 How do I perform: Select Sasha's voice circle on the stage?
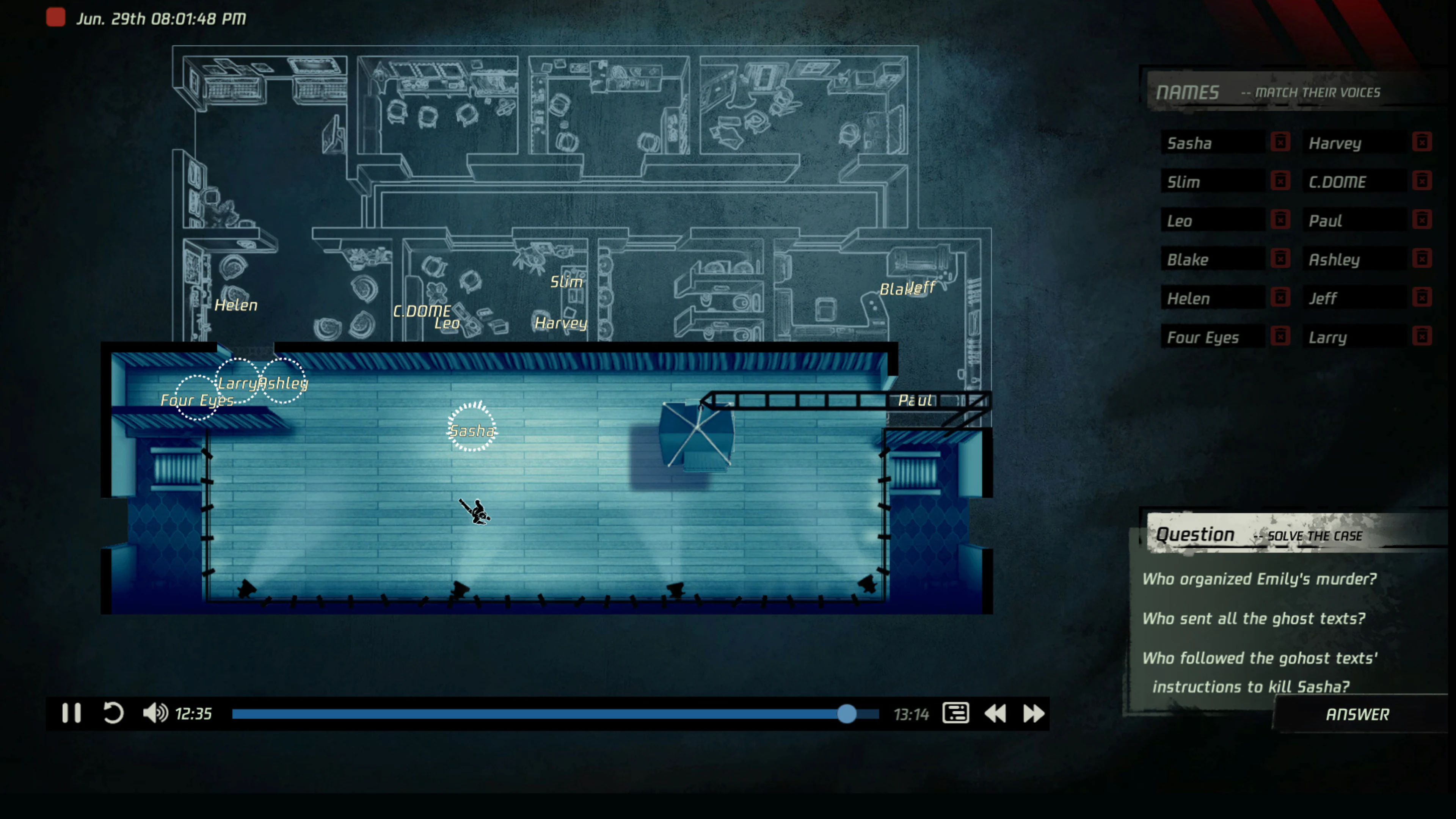472,430
